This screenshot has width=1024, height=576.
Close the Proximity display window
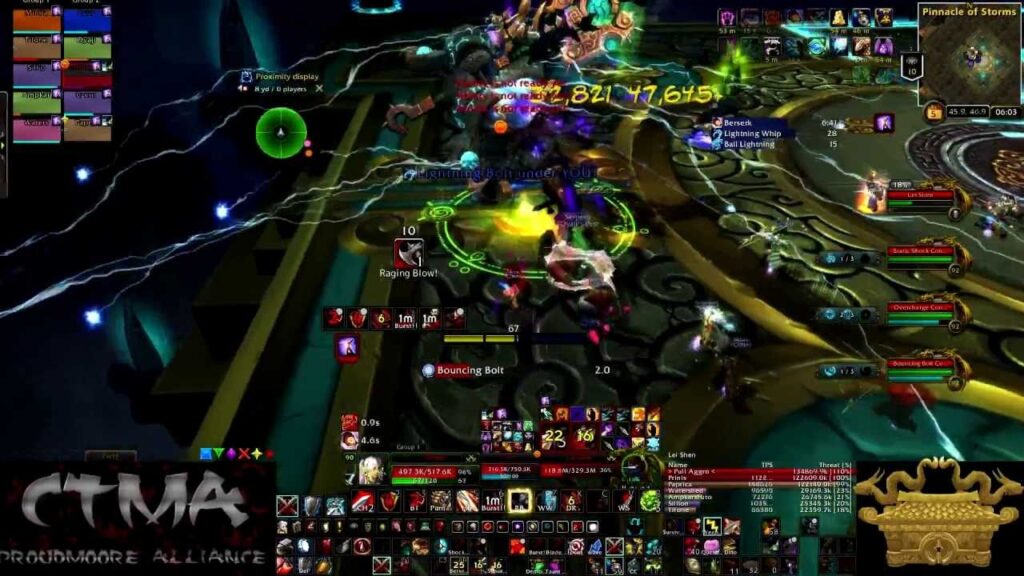click(319, 88)
